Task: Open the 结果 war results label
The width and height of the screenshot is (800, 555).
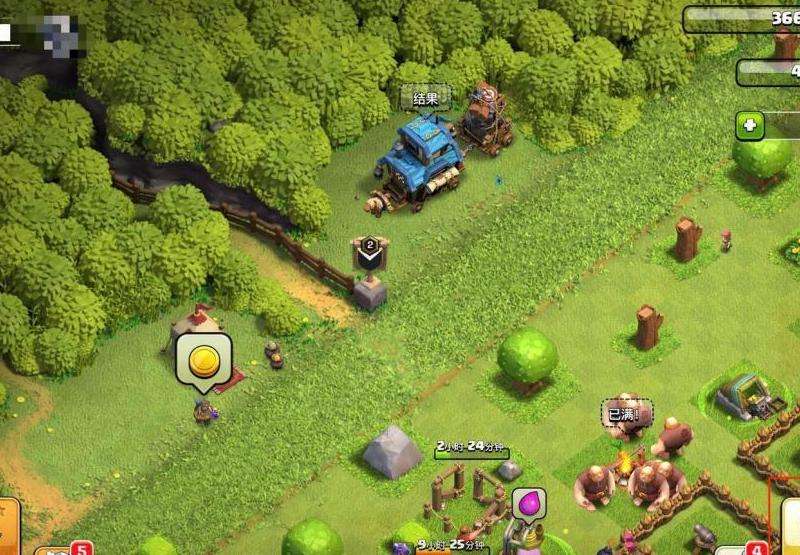Action: click(425, 97)
